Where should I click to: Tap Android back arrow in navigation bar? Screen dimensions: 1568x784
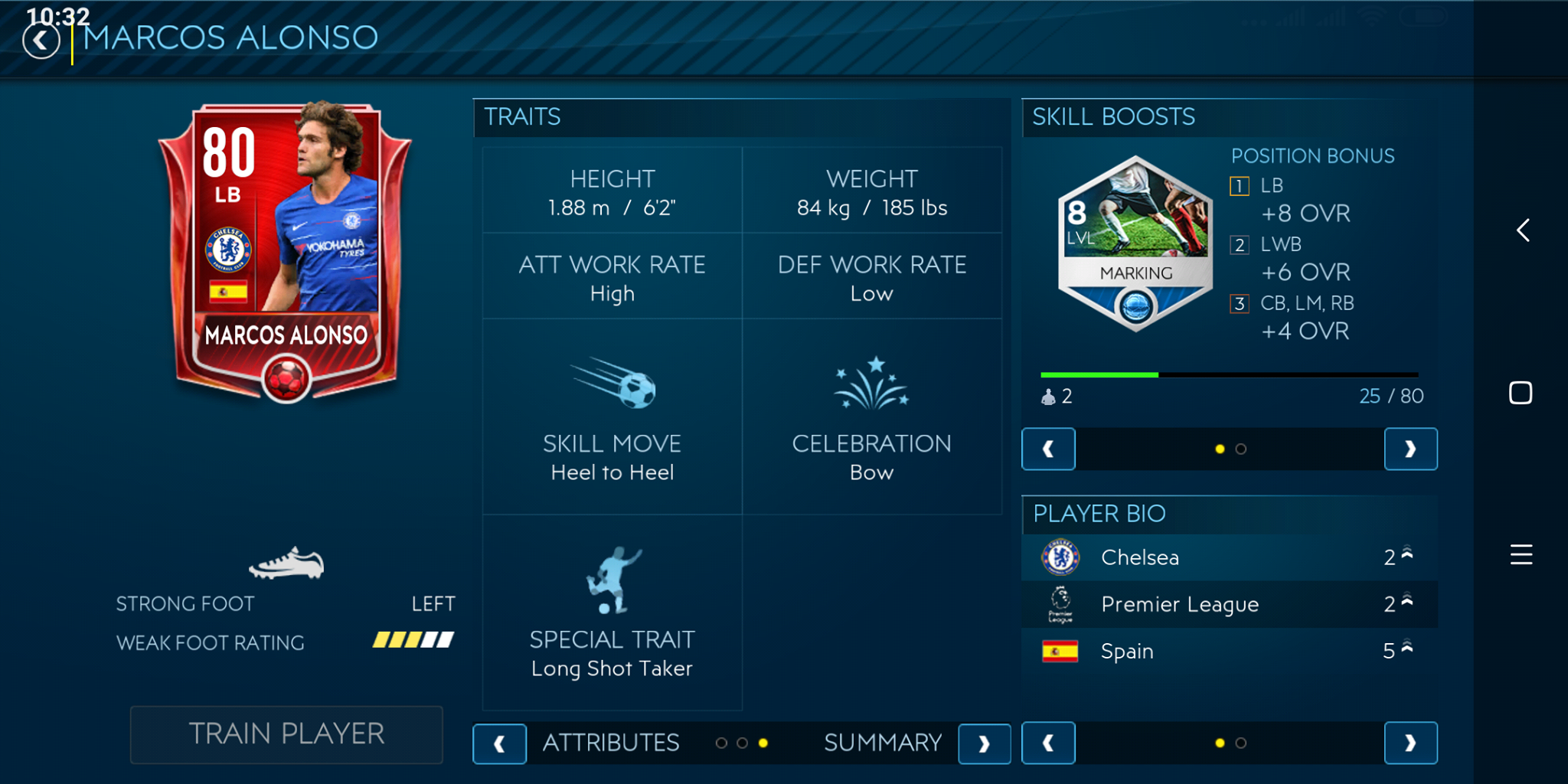point(1523,230)
